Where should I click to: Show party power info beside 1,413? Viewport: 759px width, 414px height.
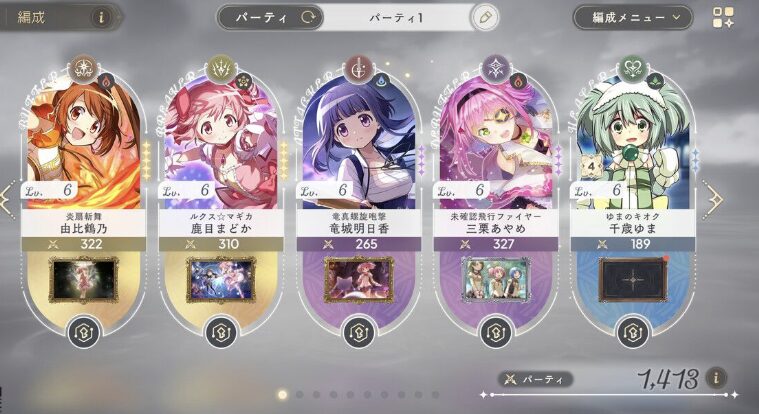715,378
